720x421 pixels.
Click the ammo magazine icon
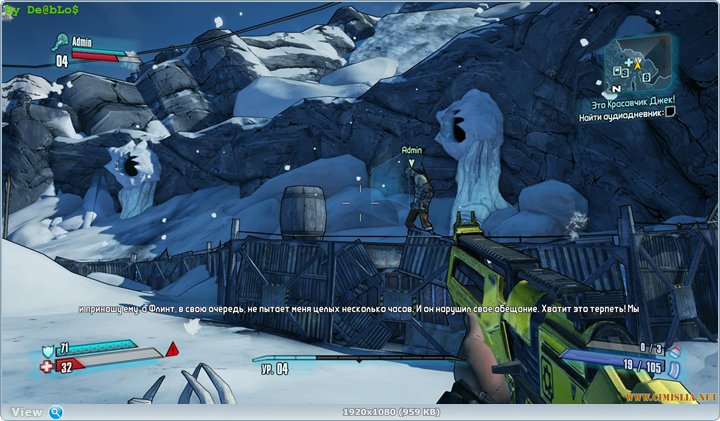coord(674,368)
